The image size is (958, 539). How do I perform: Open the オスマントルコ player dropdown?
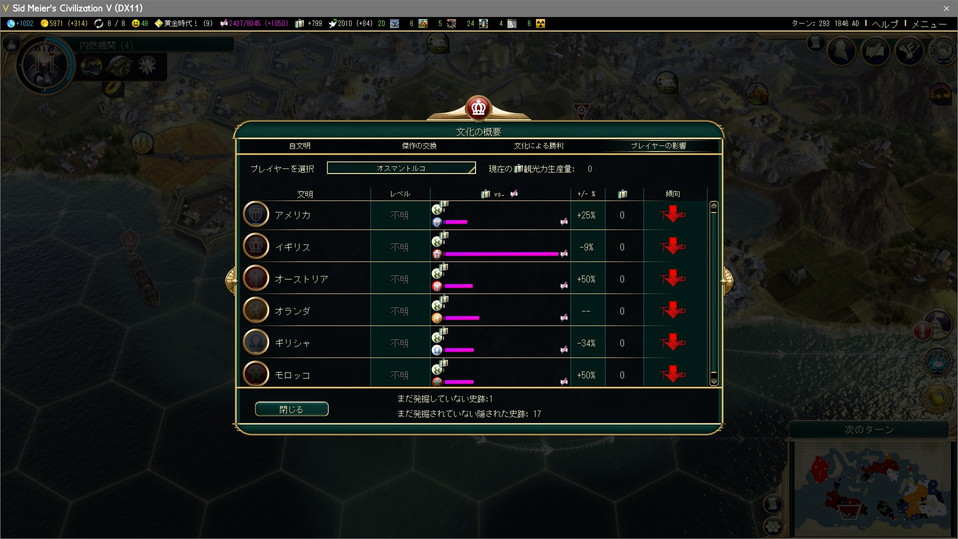pos(401,168)
